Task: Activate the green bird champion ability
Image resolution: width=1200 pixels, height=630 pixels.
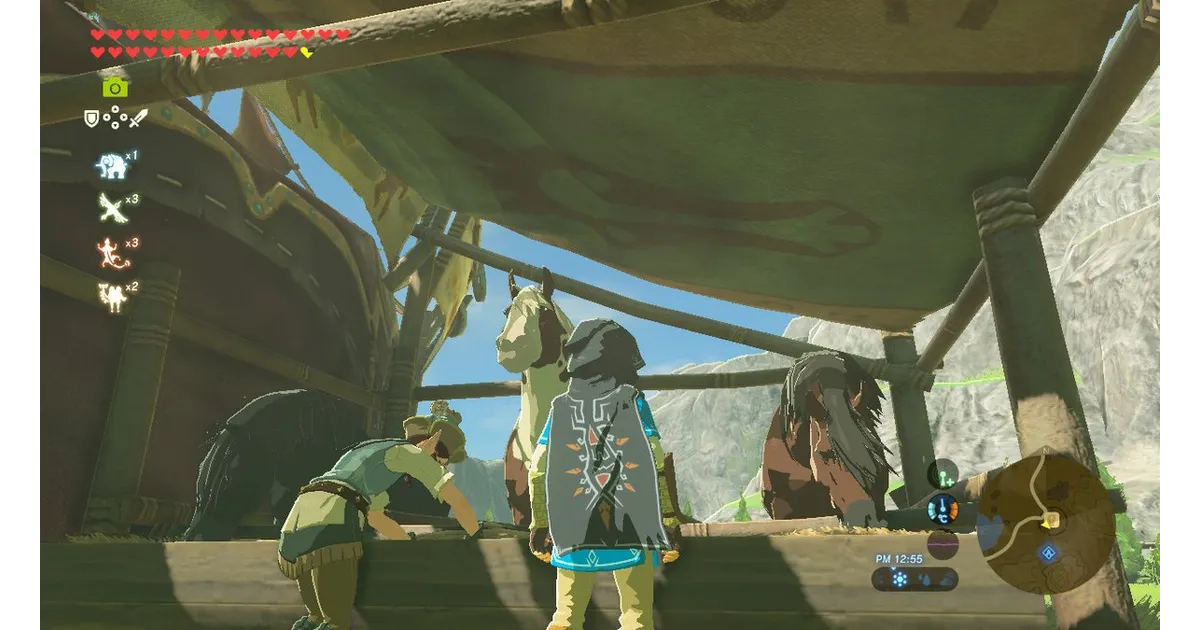Action: tap(111, 207)
